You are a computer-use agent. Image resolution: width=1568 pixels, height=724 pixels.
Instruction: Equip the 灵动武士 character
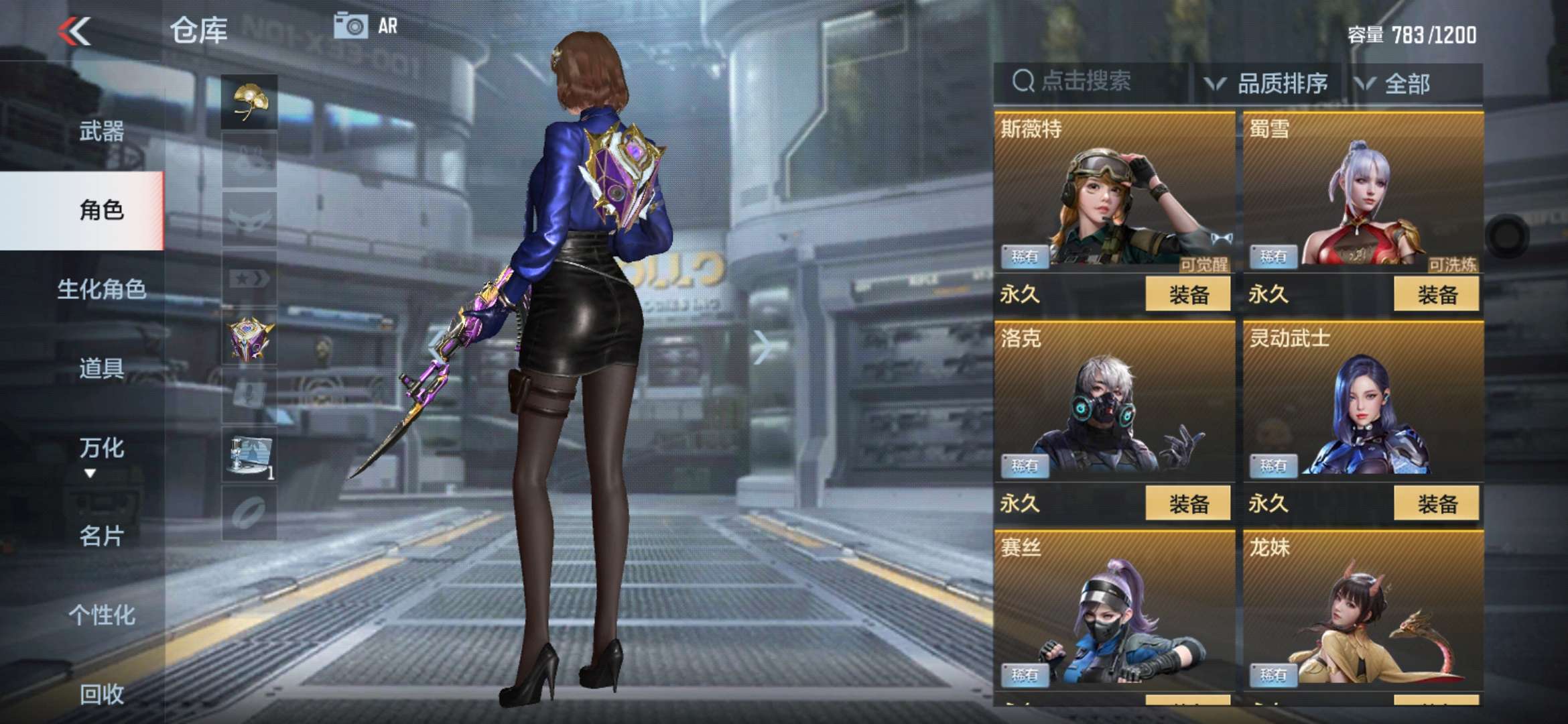coord(1437,503)
